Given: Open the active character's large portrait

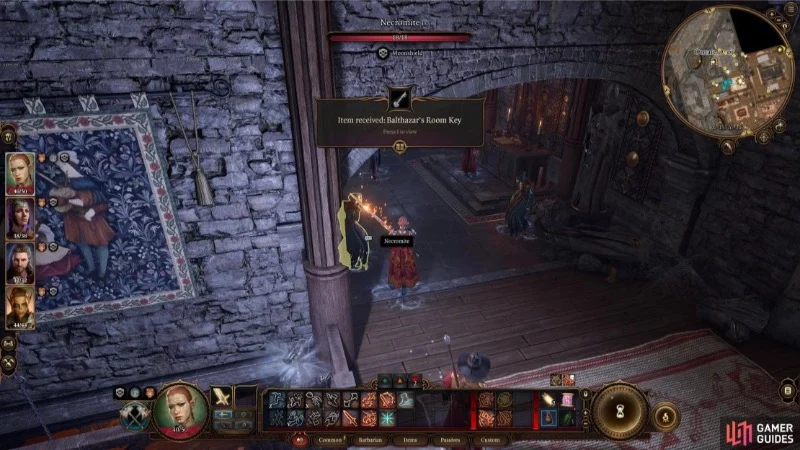Looking at the screenshot, I should pos(180,407).
